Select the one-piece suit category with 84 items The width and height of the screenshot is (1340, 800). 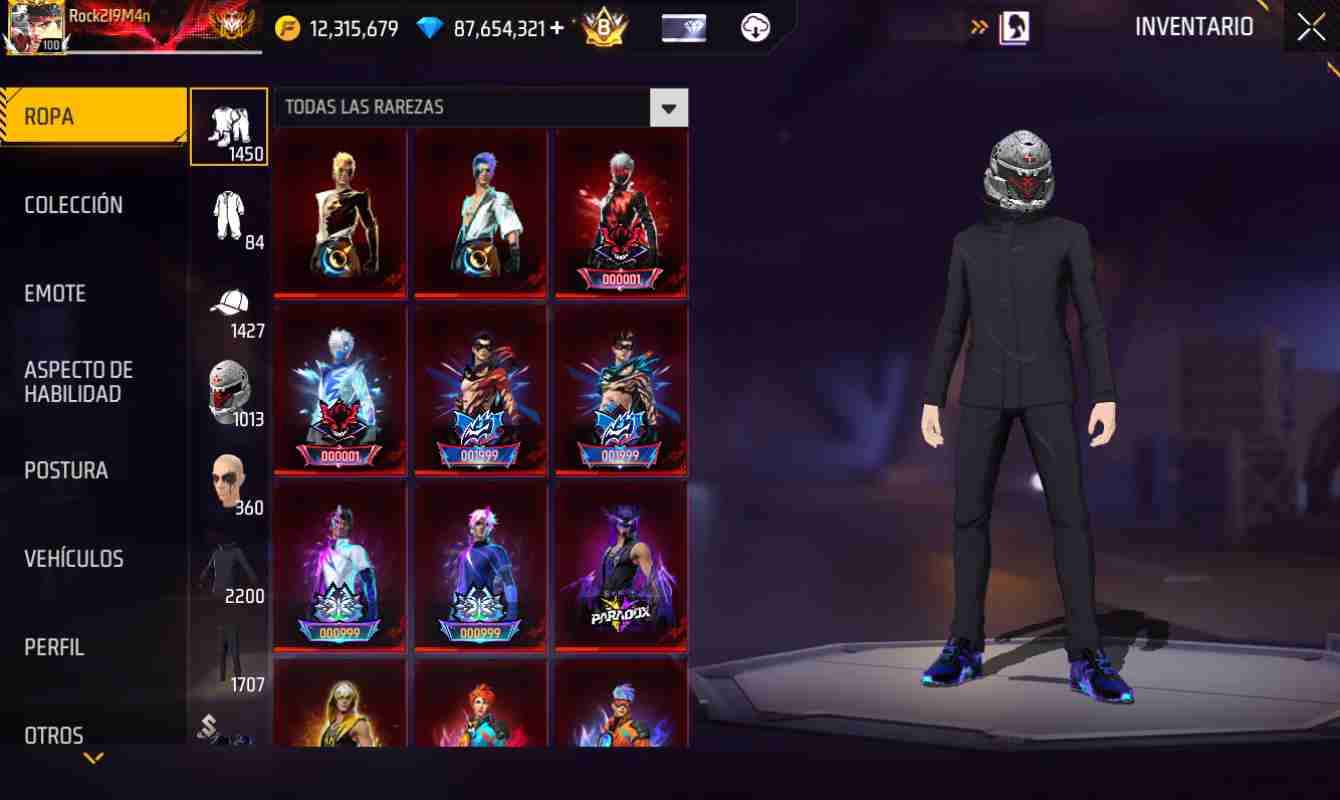point(228,213)
